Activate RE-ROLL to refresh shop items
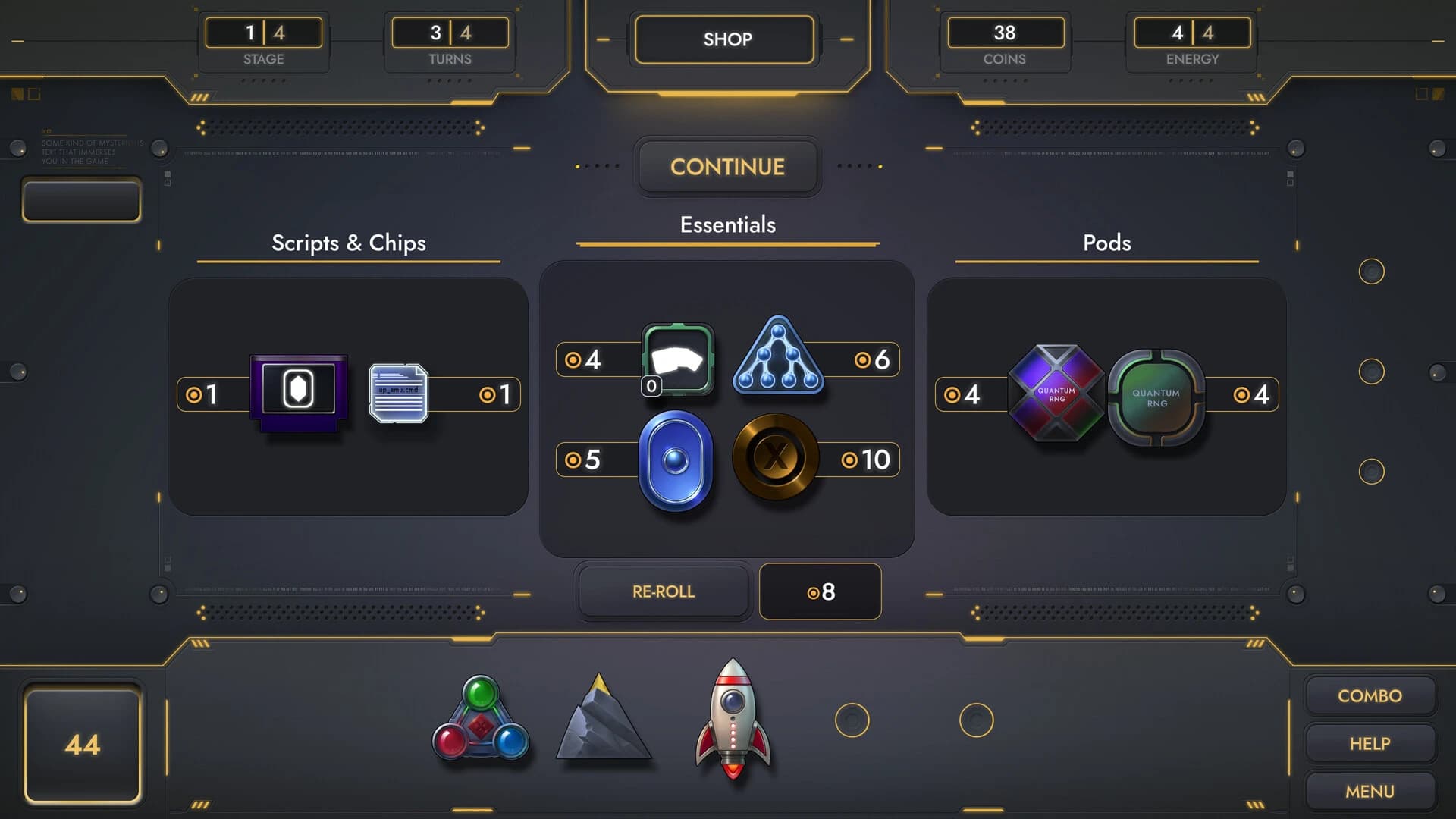This screenshot has width=1456, height=819. point(664,591)
